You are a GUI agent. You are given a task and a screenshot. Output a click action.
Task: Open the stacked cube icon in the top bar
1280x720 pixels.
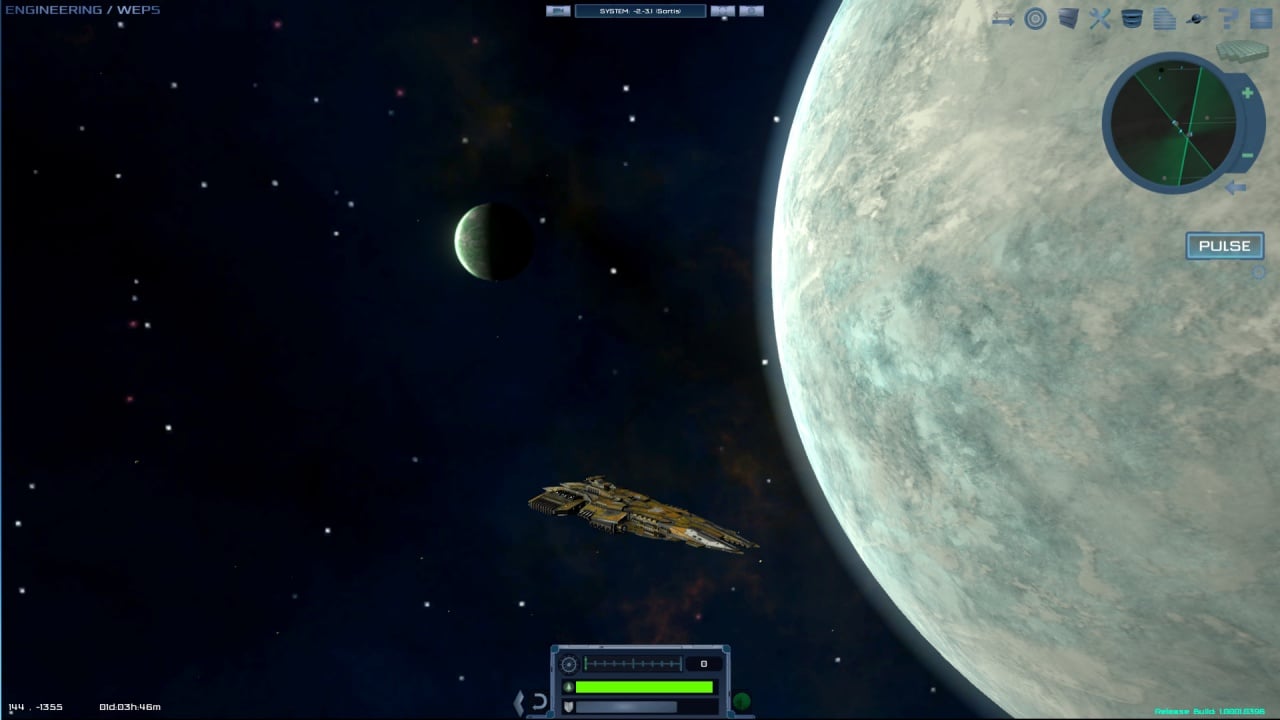(1068, 19)
